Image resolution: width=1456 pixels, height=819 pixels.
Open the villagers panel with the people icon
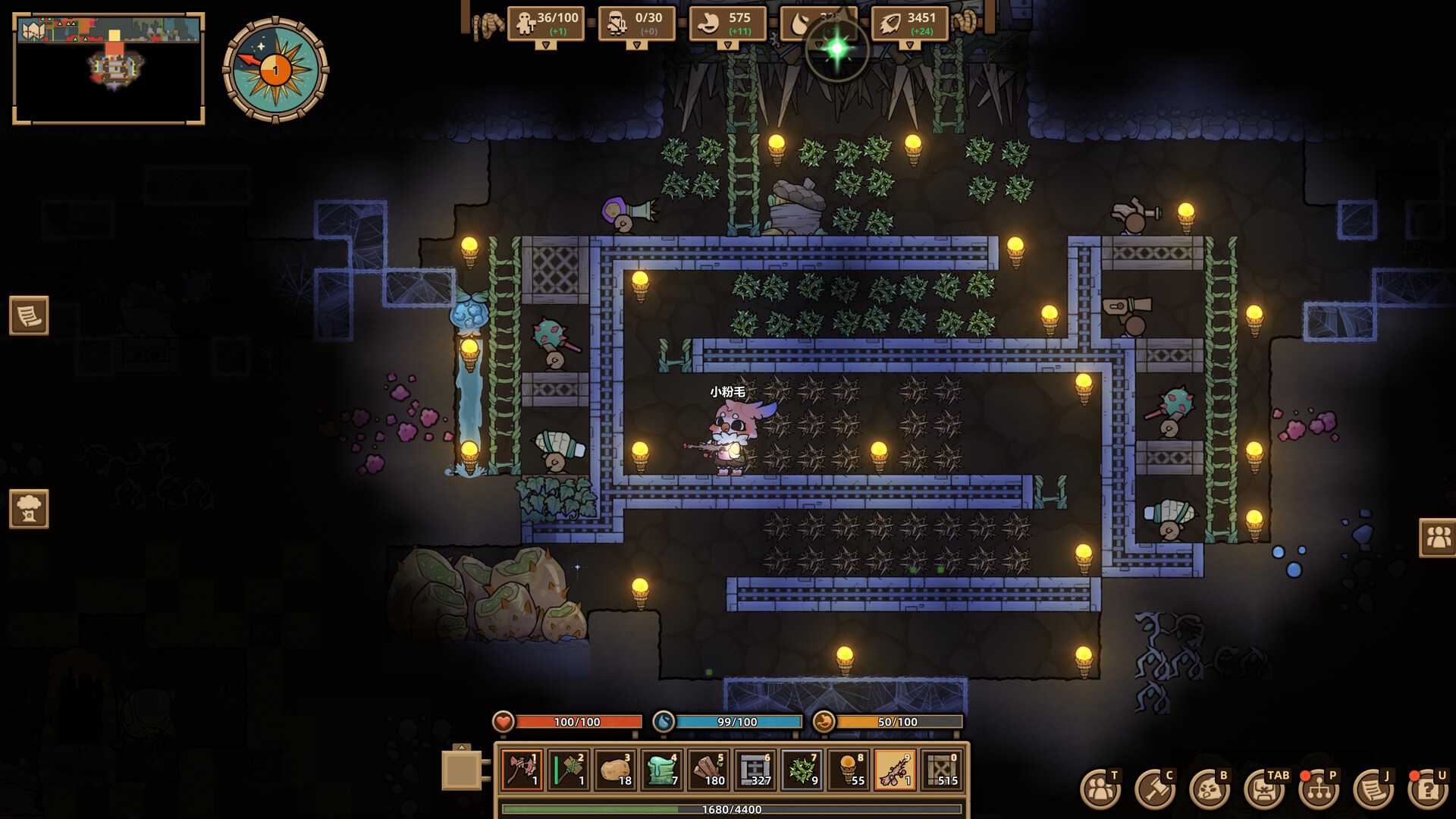(x=1101, y=789)
